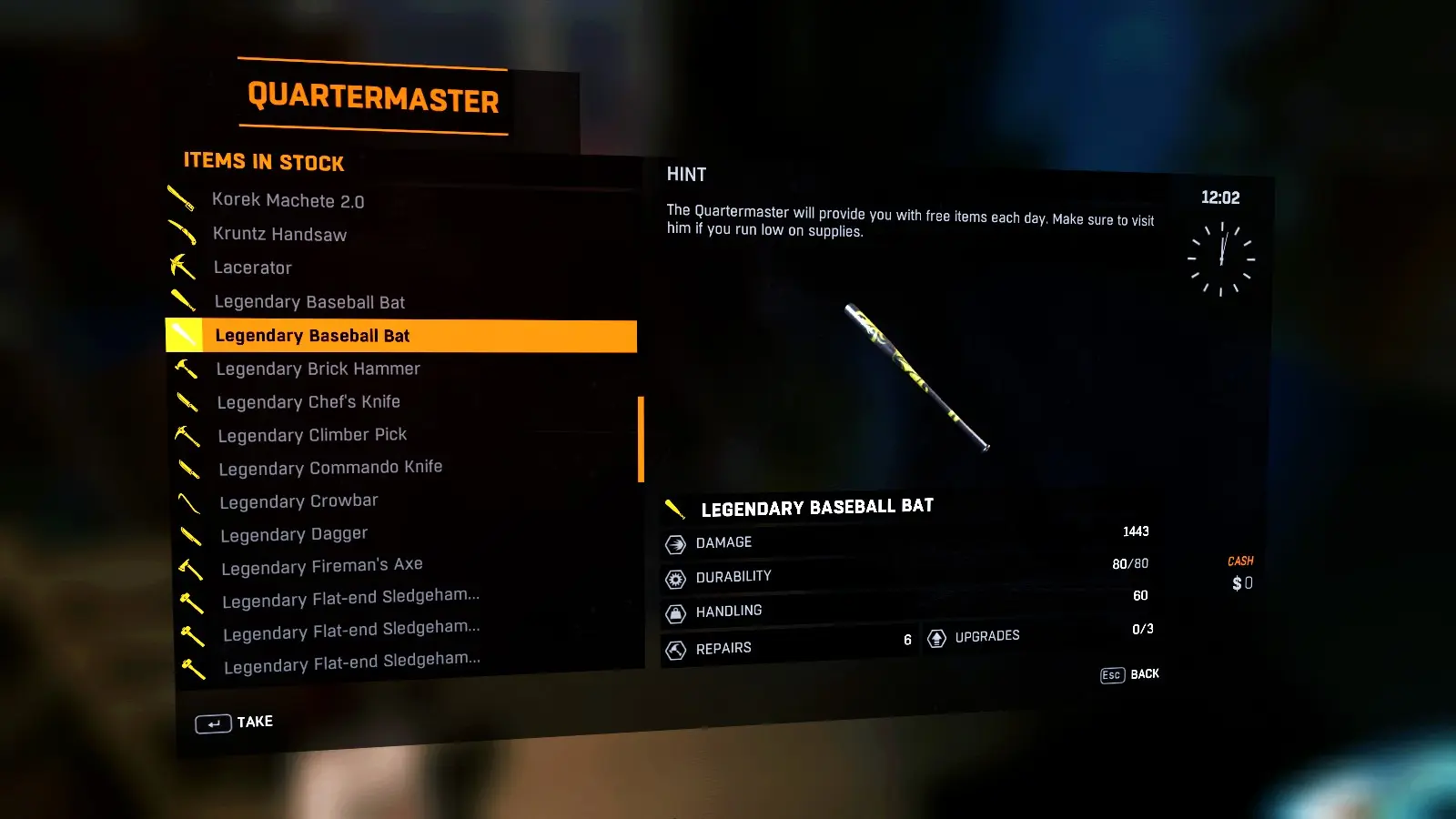Screen dimensions: 1456x819
Task: Select the Legendary Dagger
Action: (294, 534)
